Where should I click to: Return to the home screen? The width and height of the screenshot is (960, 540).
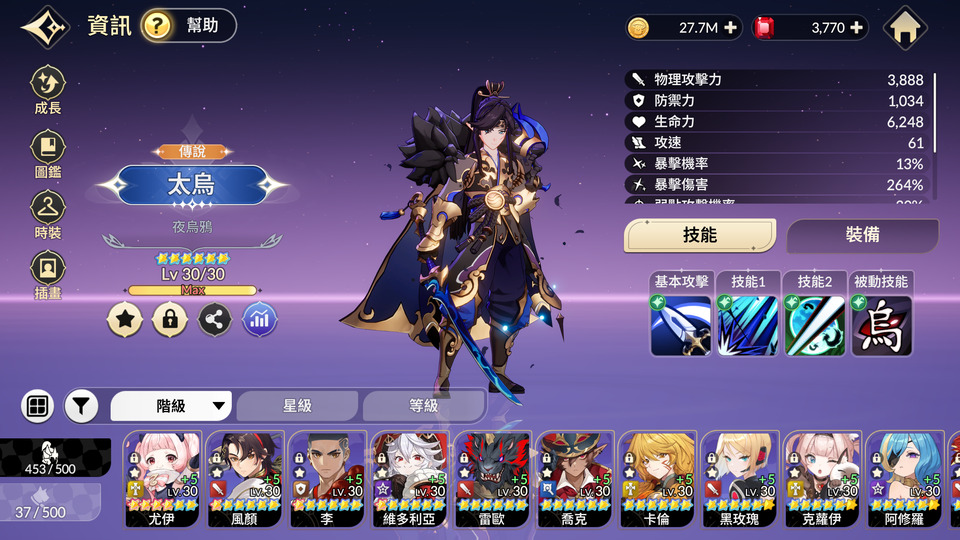[906, 28]
